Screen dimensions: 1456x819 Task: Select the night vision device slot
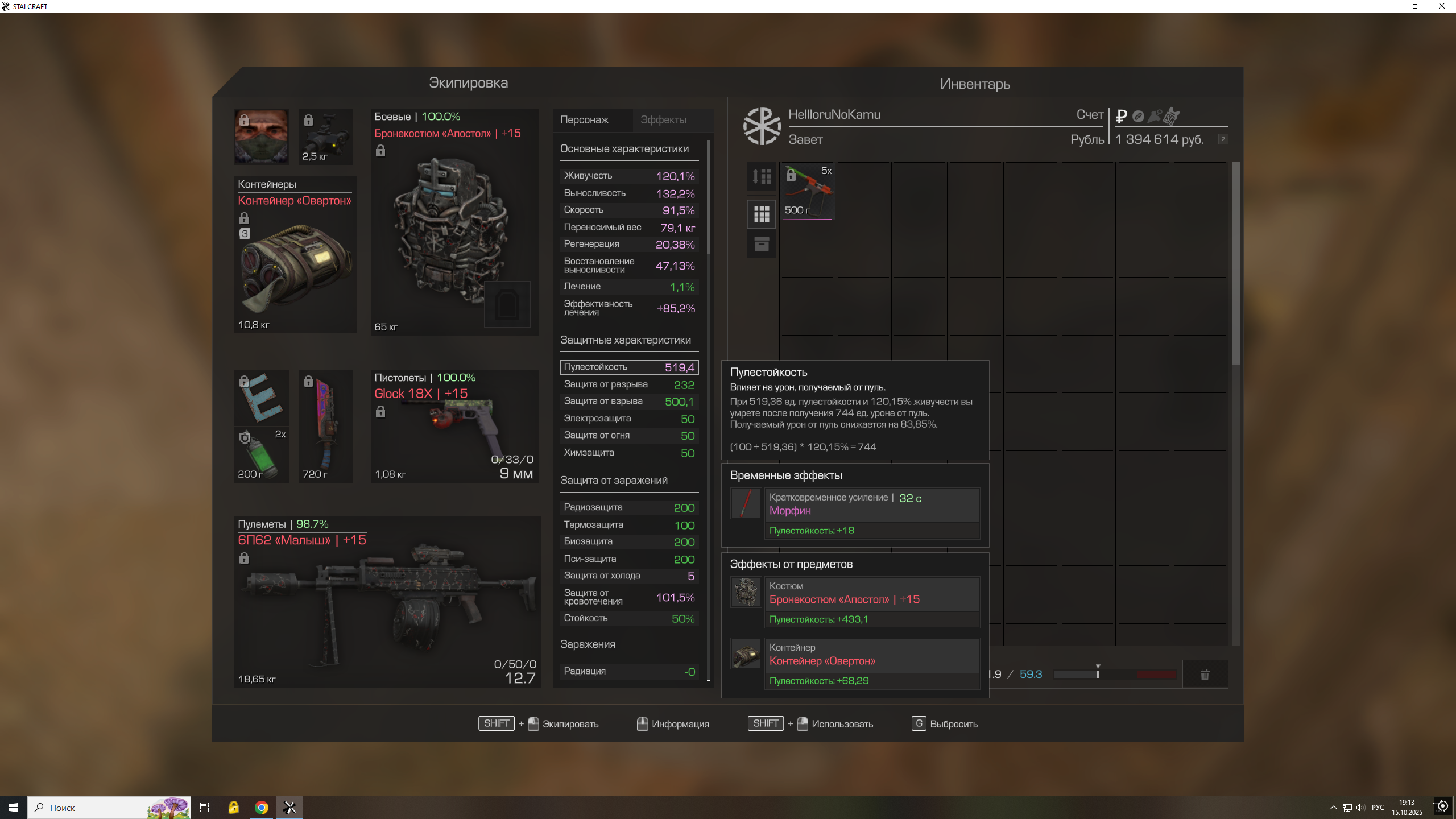[x=325, y=136]
